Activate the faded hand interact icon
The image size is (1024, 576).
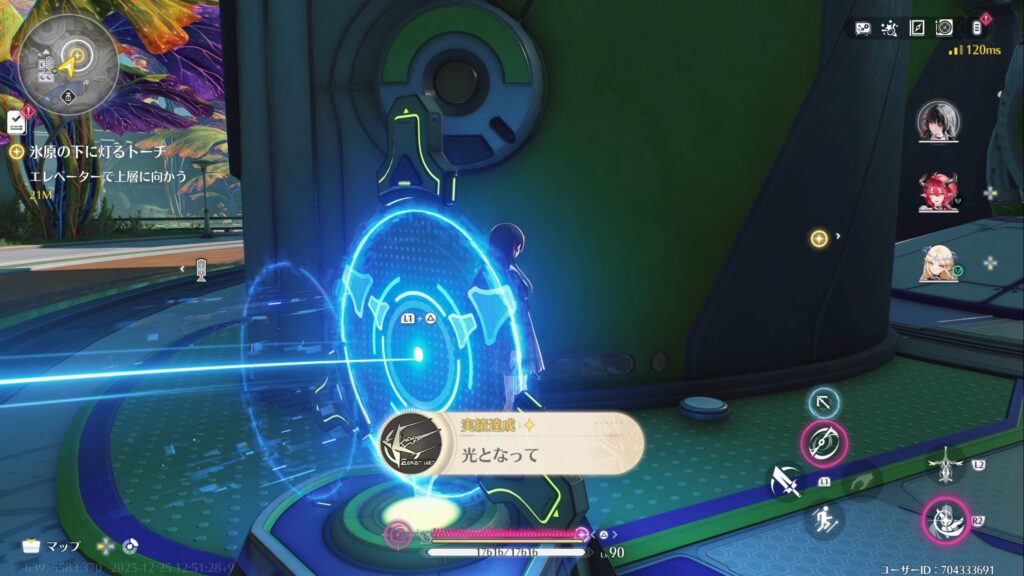point(859,482)
